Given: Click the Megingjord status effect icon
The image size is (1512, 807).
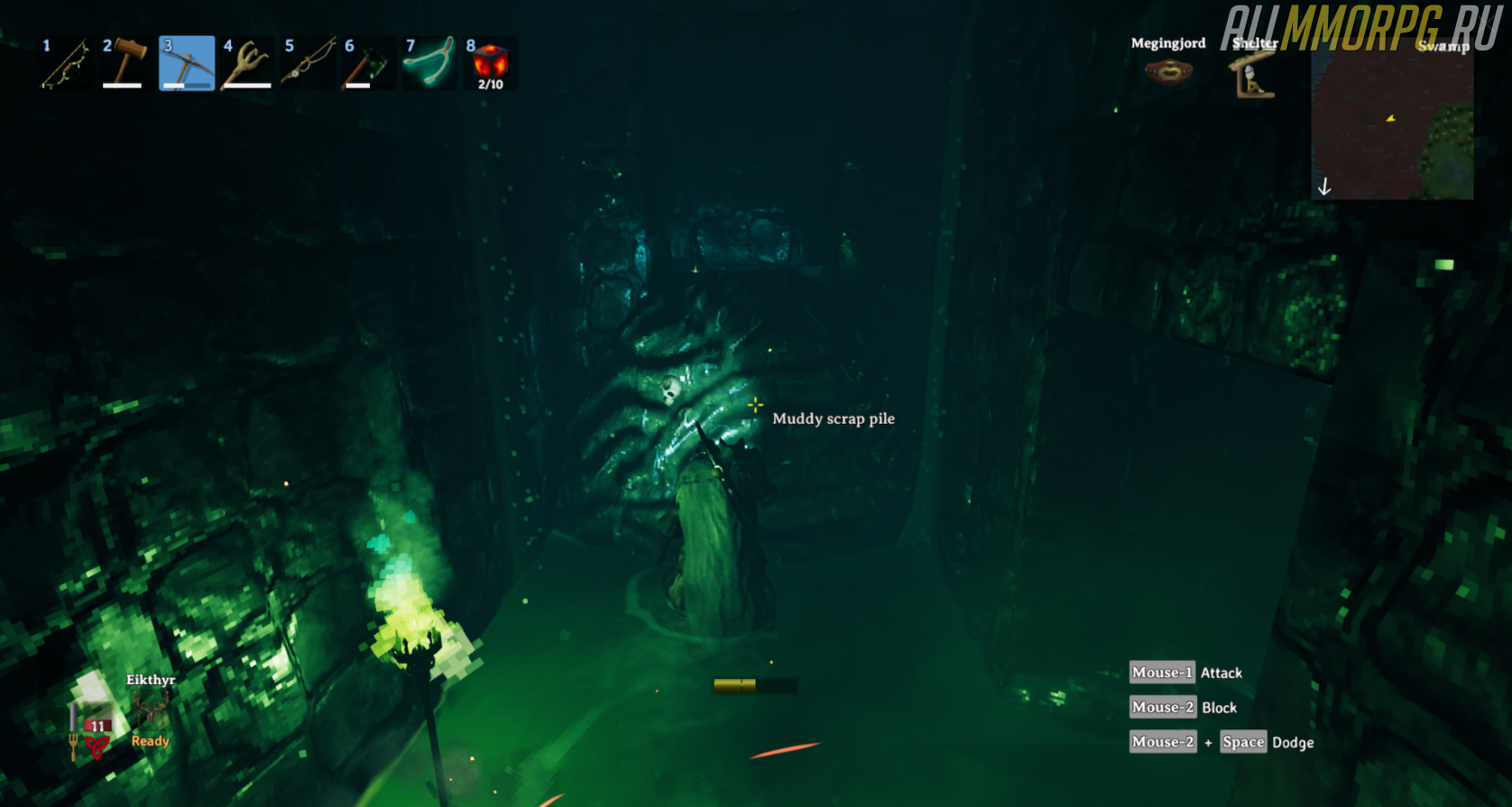Looking at the screenshot, I should (x=1168, y=71).
